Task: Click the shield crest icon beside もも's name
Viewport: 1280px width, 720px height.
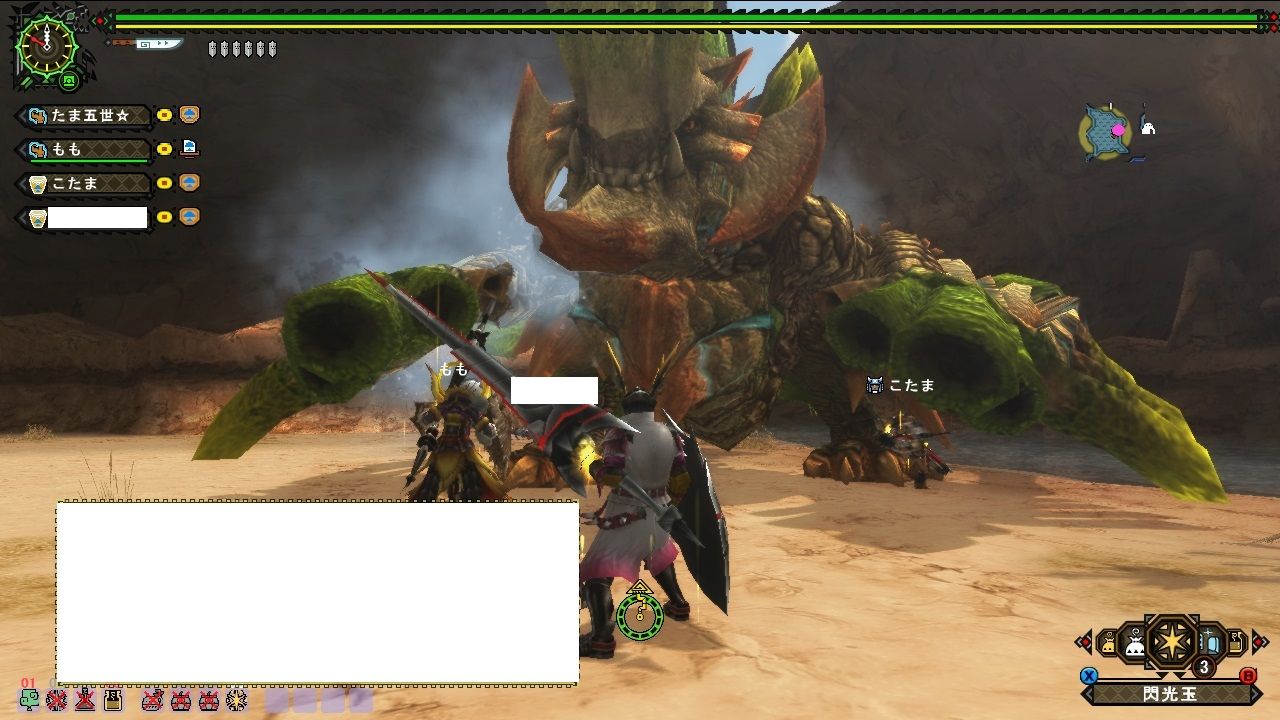Action: point(38,148)
